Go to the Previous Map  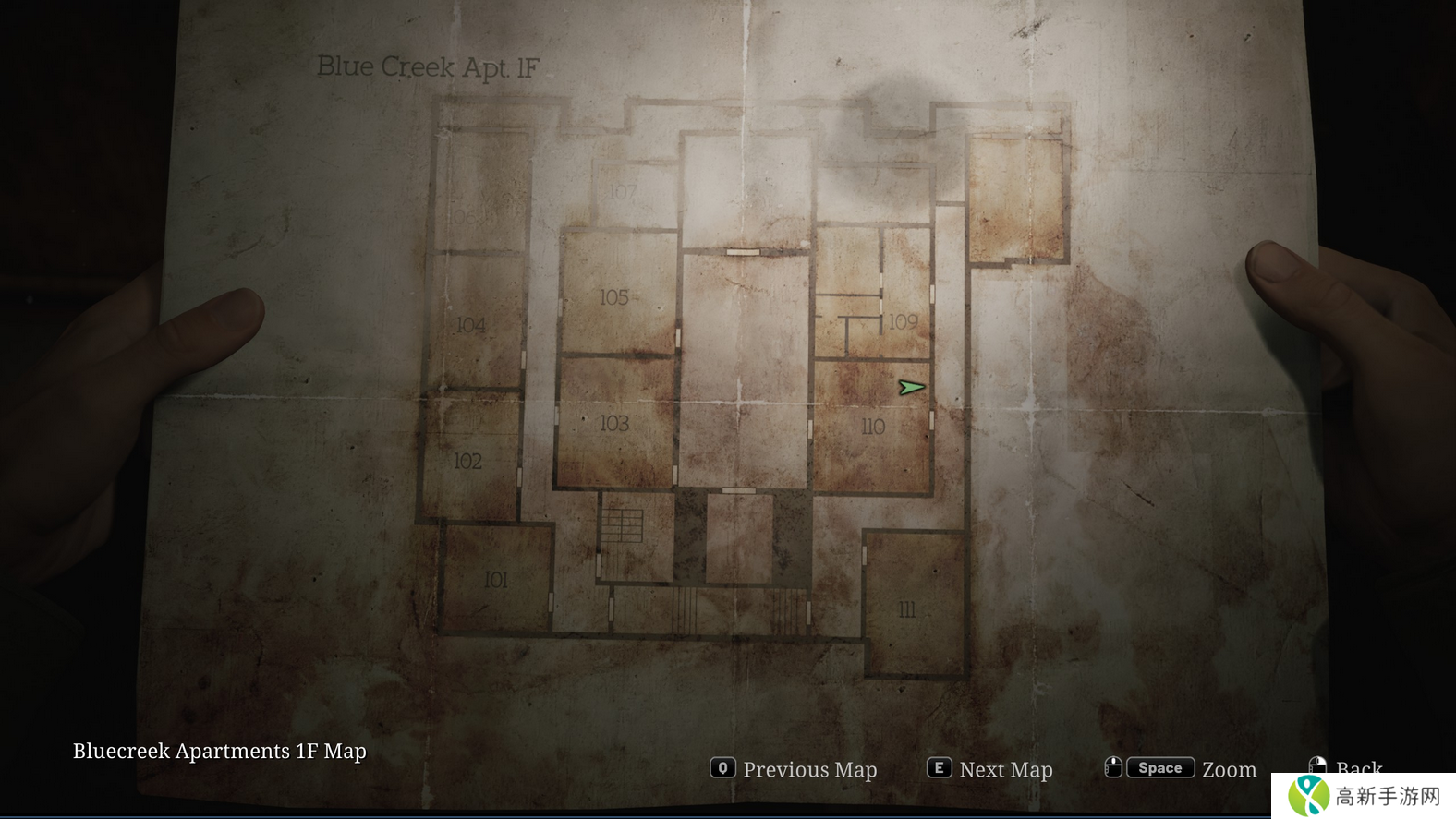794,769
